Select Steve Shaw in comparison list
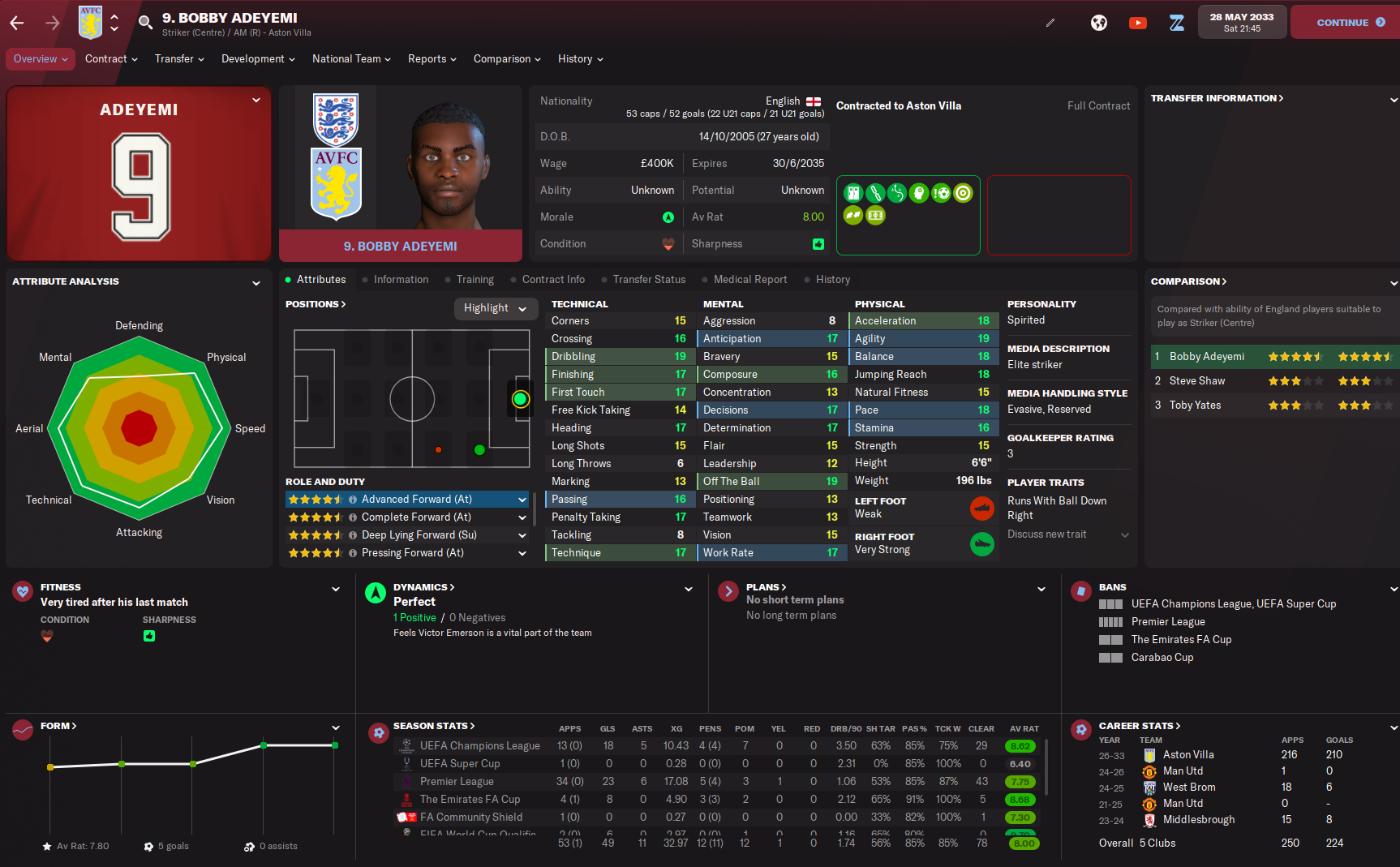The image size is (1400, 867). pos(1197,381)
